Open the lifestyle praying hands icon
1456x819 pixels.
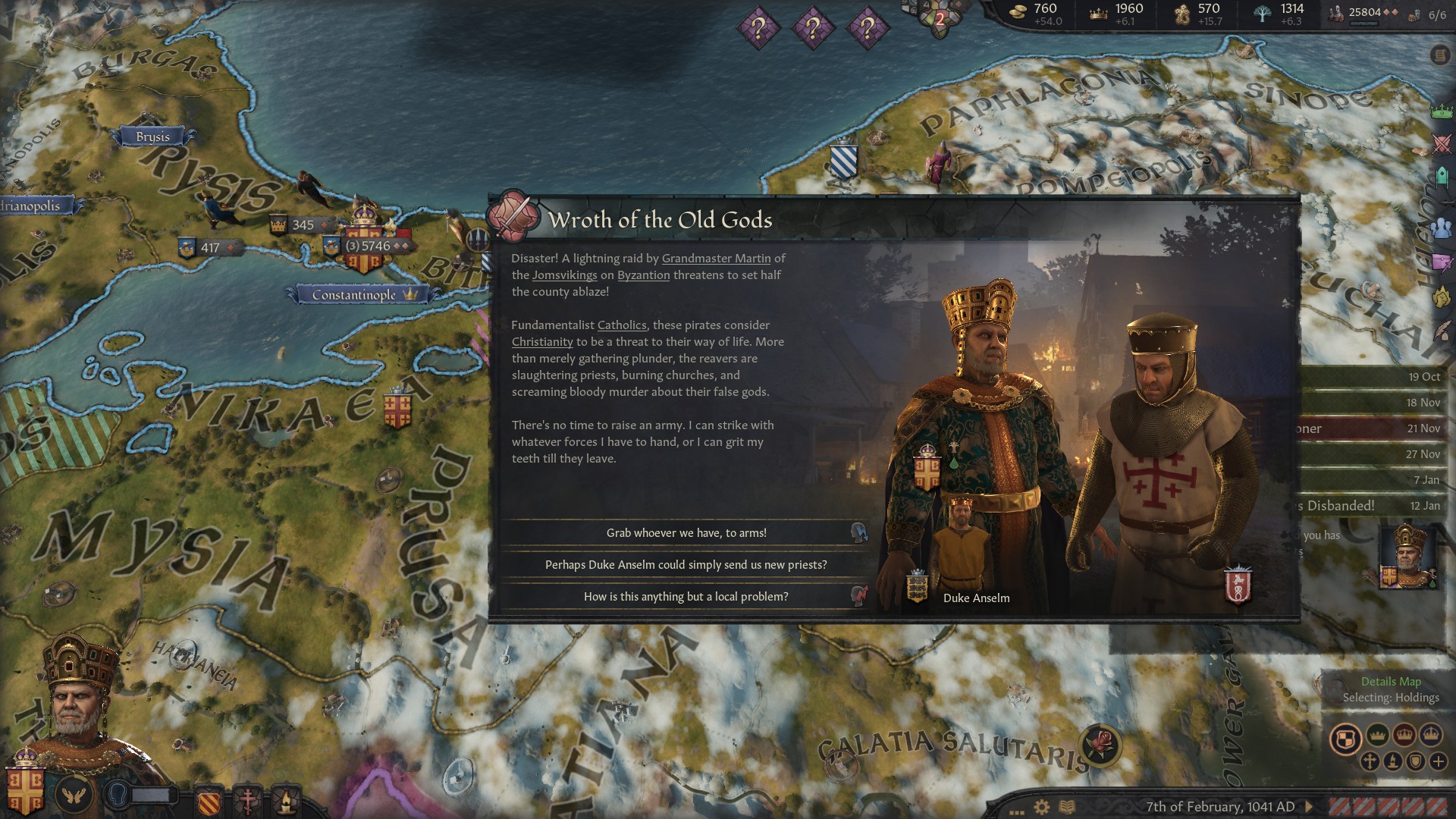pyautogui.click(x=75, y=794)
